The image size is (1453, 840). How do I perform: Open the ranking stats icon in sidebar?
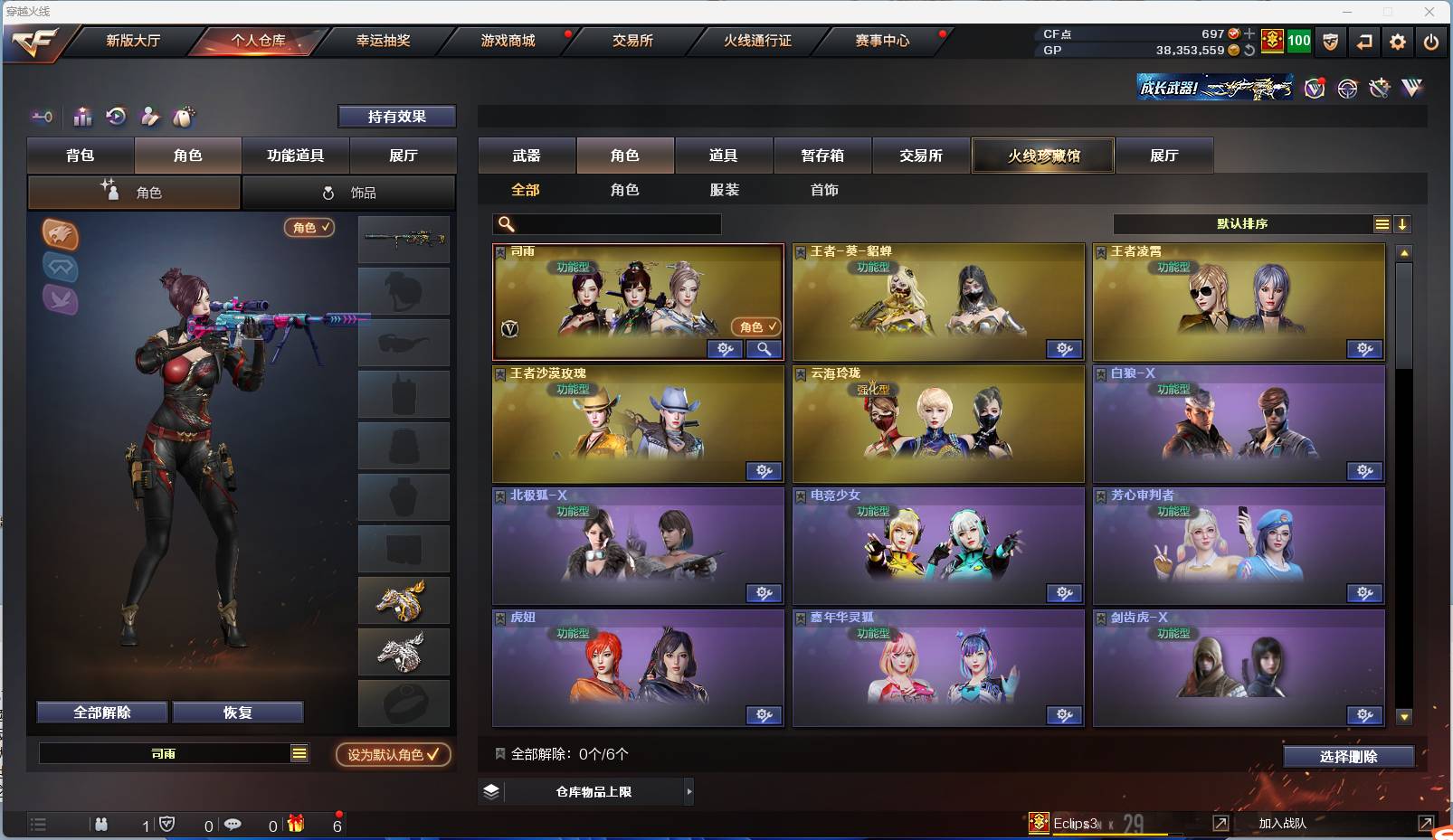coord(82,117)
